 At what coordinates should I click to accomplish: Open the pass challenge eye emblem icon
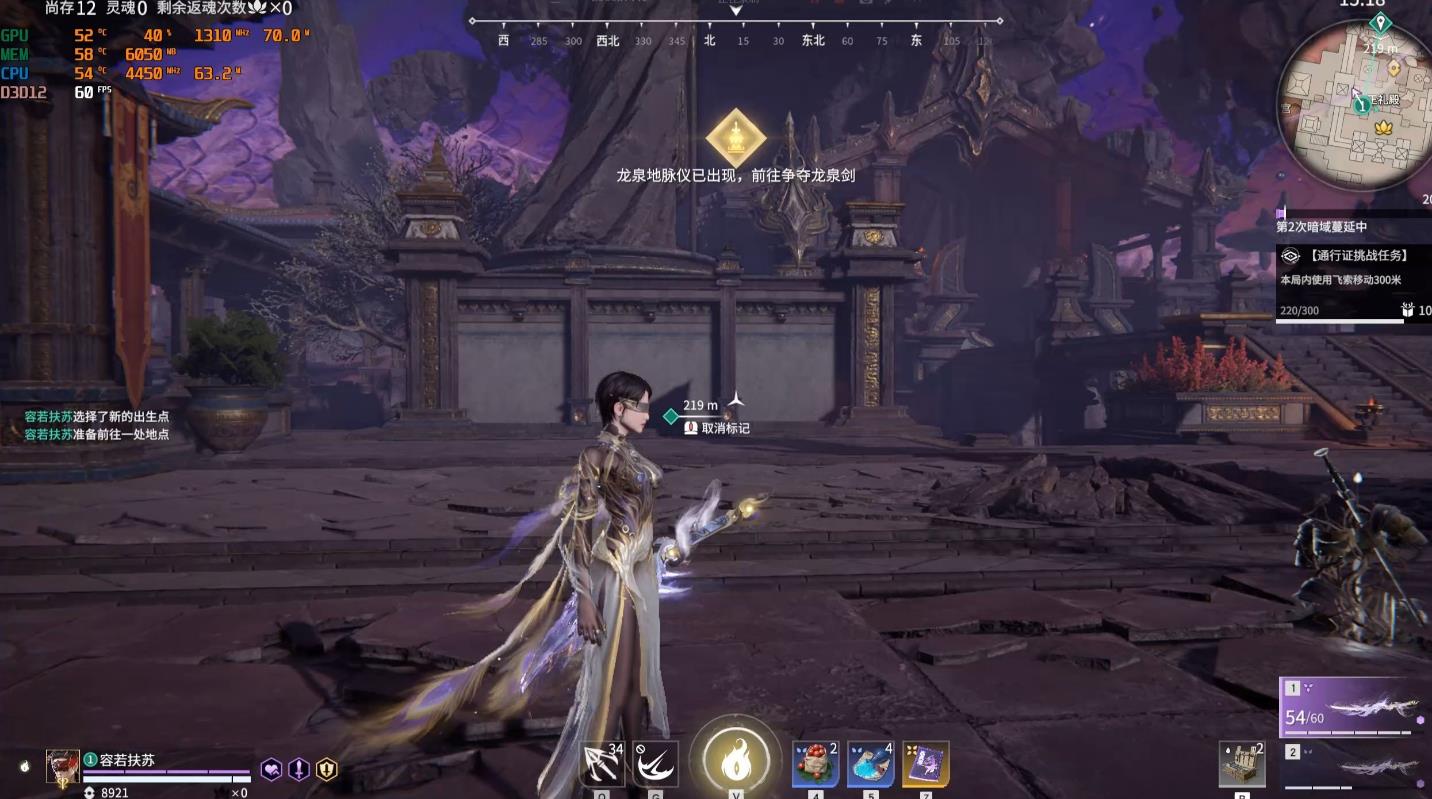click(x=1290, y=255)
